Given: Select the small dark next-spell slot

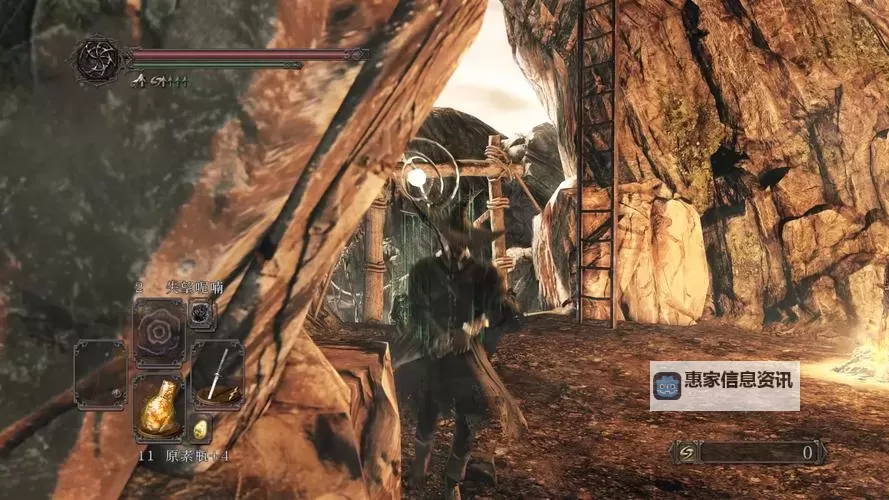Looking at the screenshot, I should 201,314.
